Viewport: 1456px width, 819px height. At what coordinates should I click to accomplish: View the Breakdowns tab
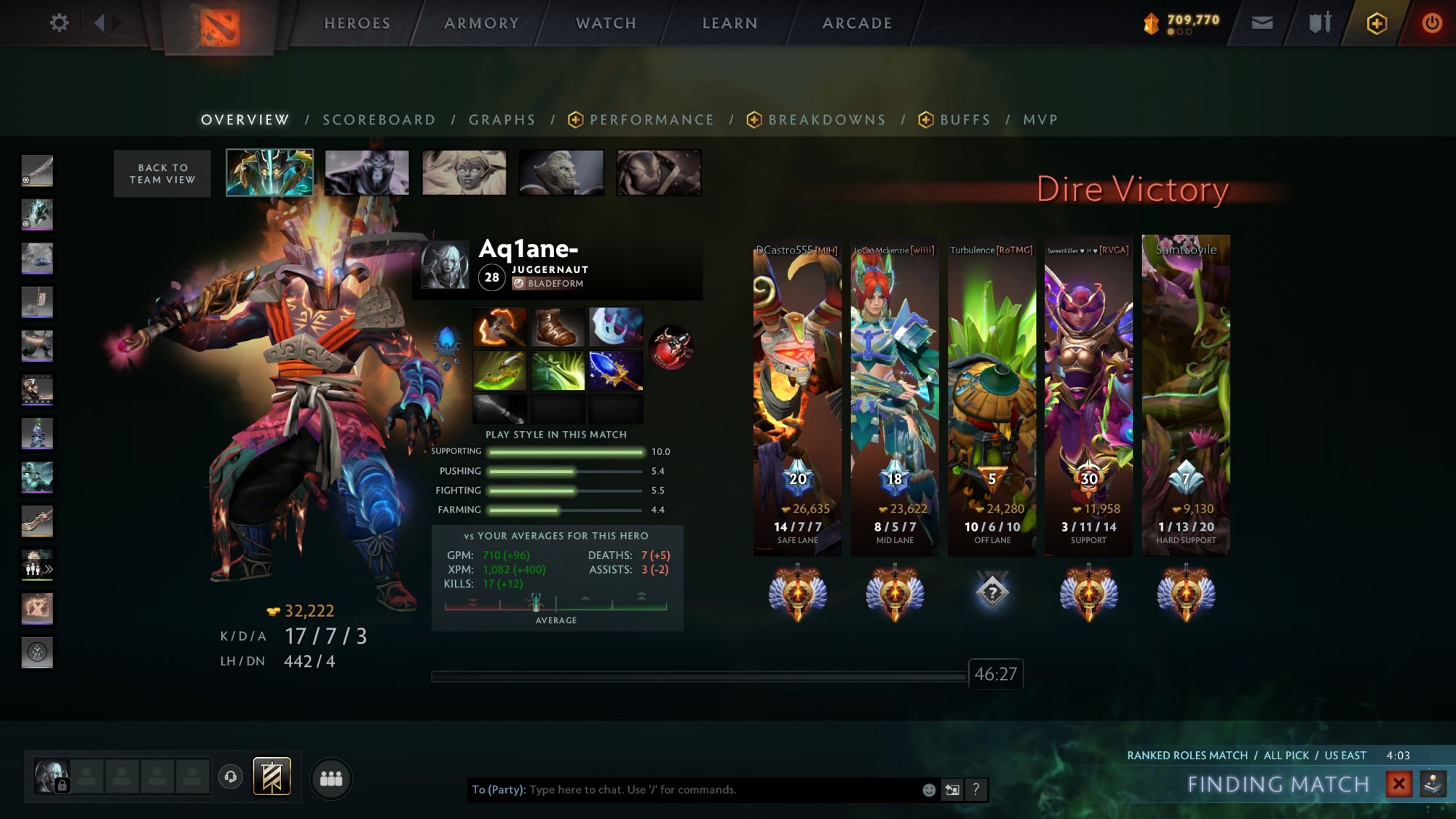point(826,120)
